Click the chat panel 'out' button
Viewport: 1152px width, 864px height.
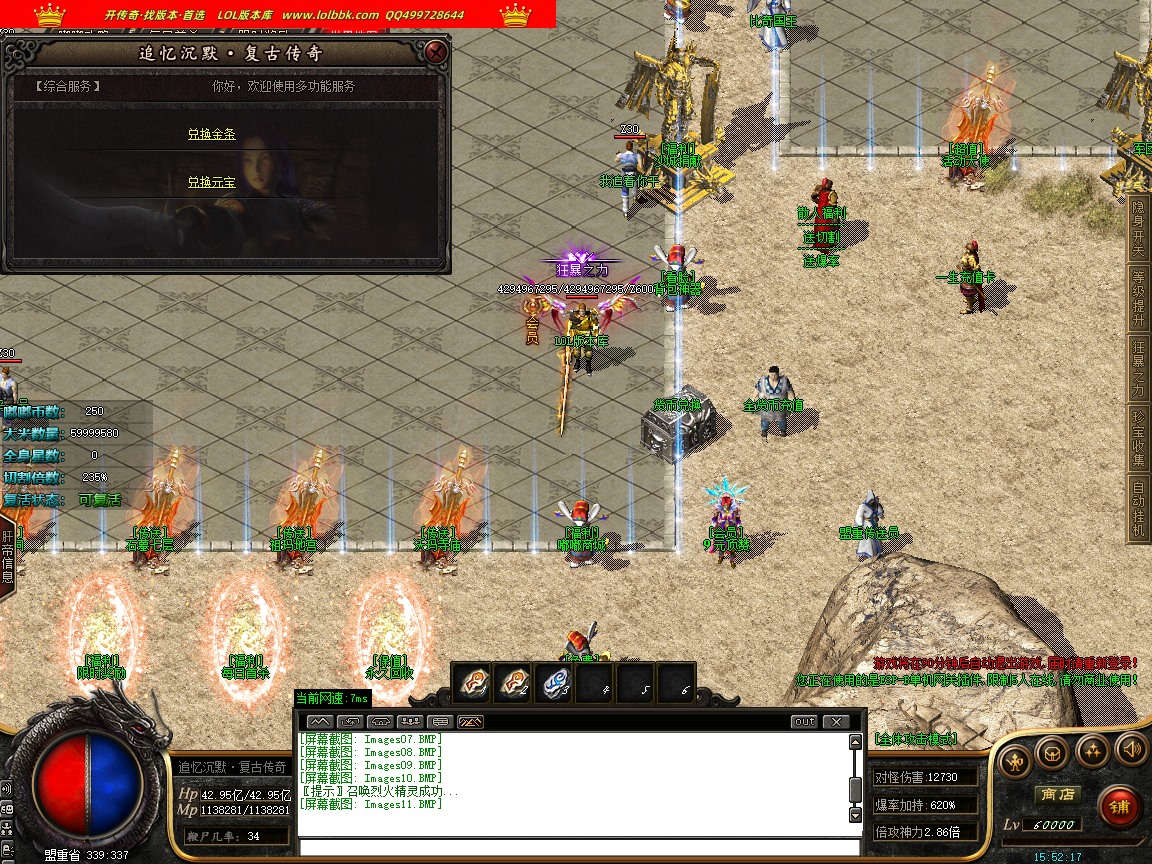(x=804, y=722)
